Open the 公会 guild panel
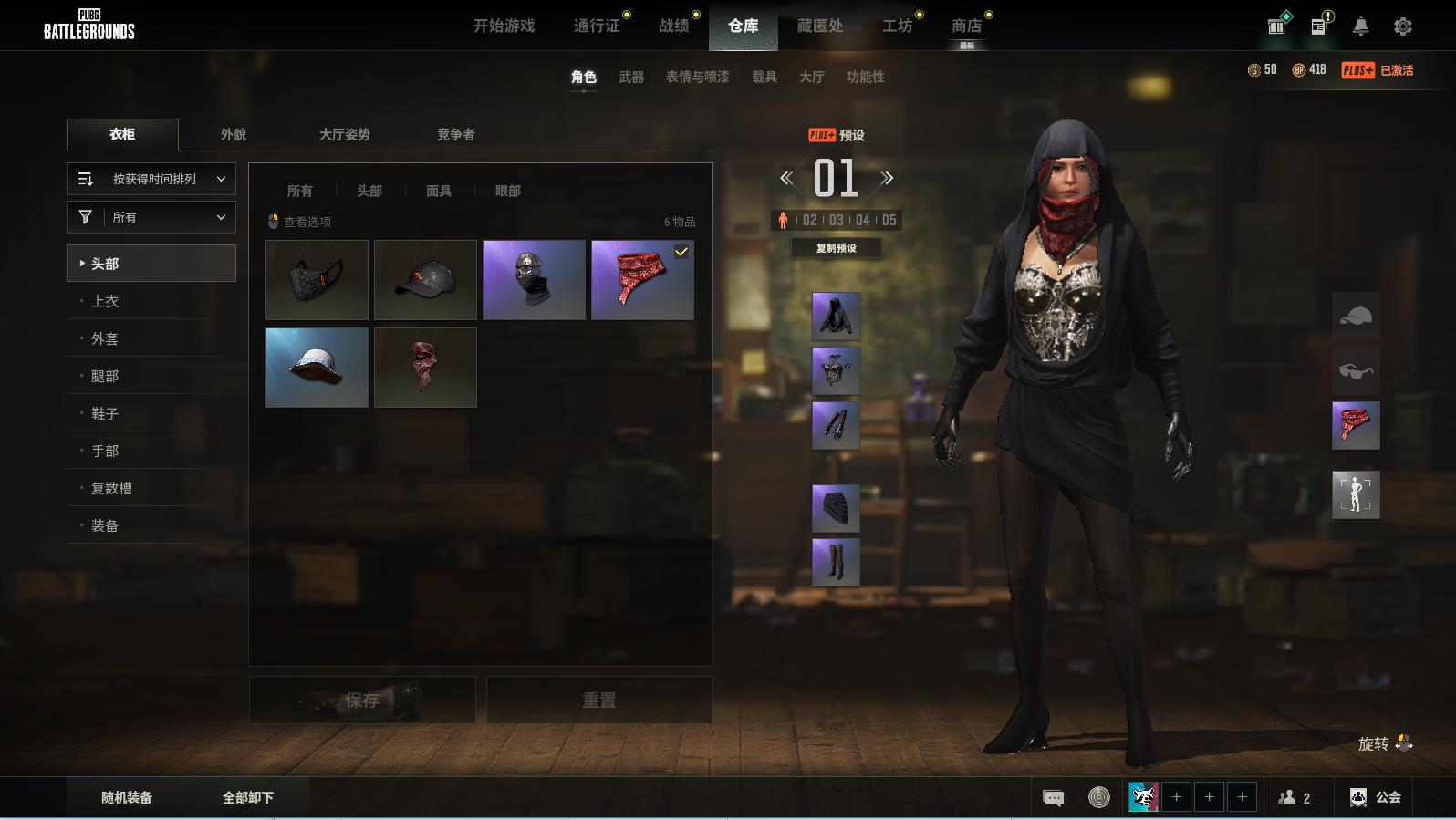Screen dimensions: 1456x820 [x=1376, y=797]
